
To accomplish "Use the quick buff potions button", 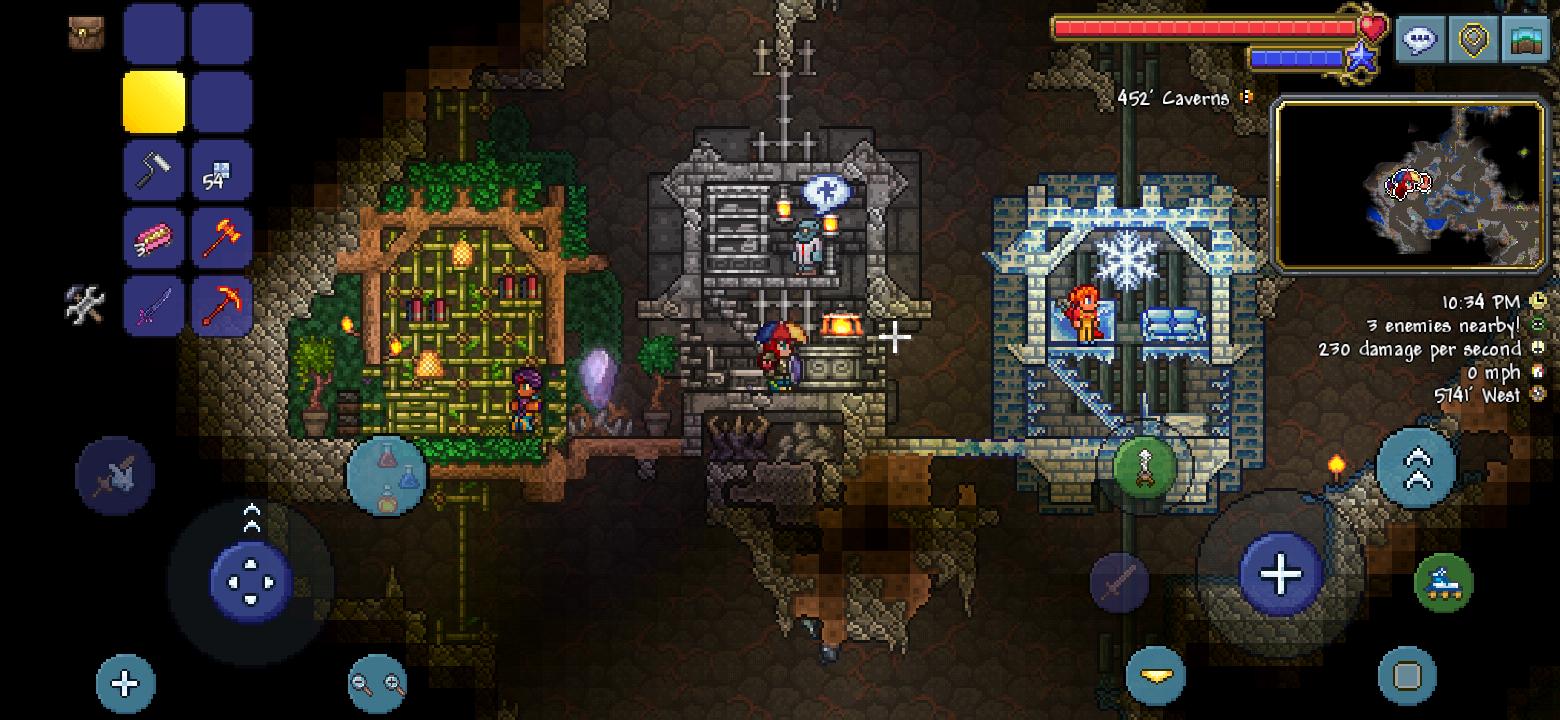I will coord(388,476).
